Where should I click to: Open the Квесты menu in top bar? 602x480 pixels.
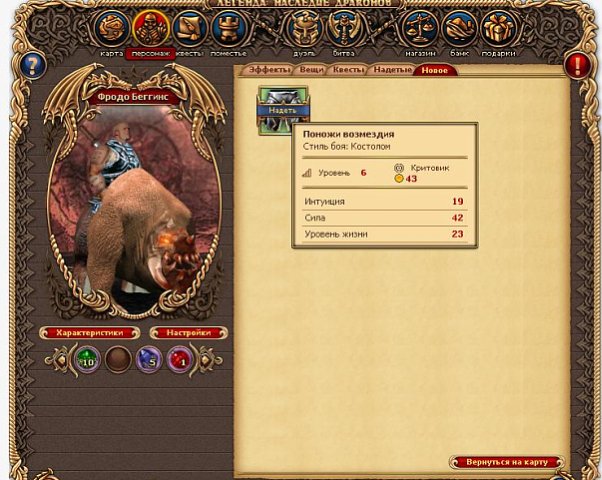click(x=188, y=29)
